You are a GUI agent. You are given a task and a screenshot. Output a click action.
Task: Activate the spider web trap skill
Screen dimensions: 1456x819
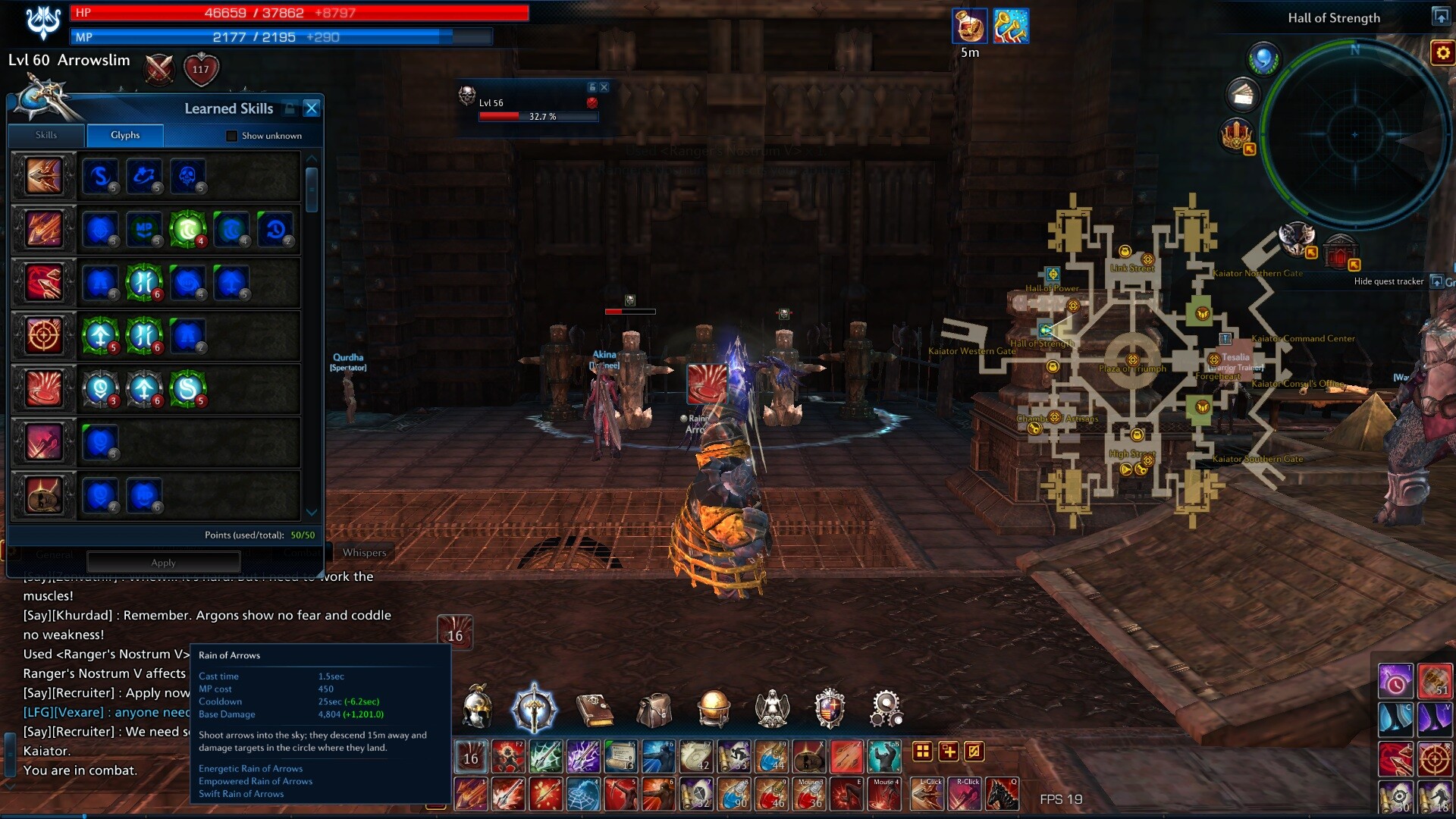coord(582,794)
